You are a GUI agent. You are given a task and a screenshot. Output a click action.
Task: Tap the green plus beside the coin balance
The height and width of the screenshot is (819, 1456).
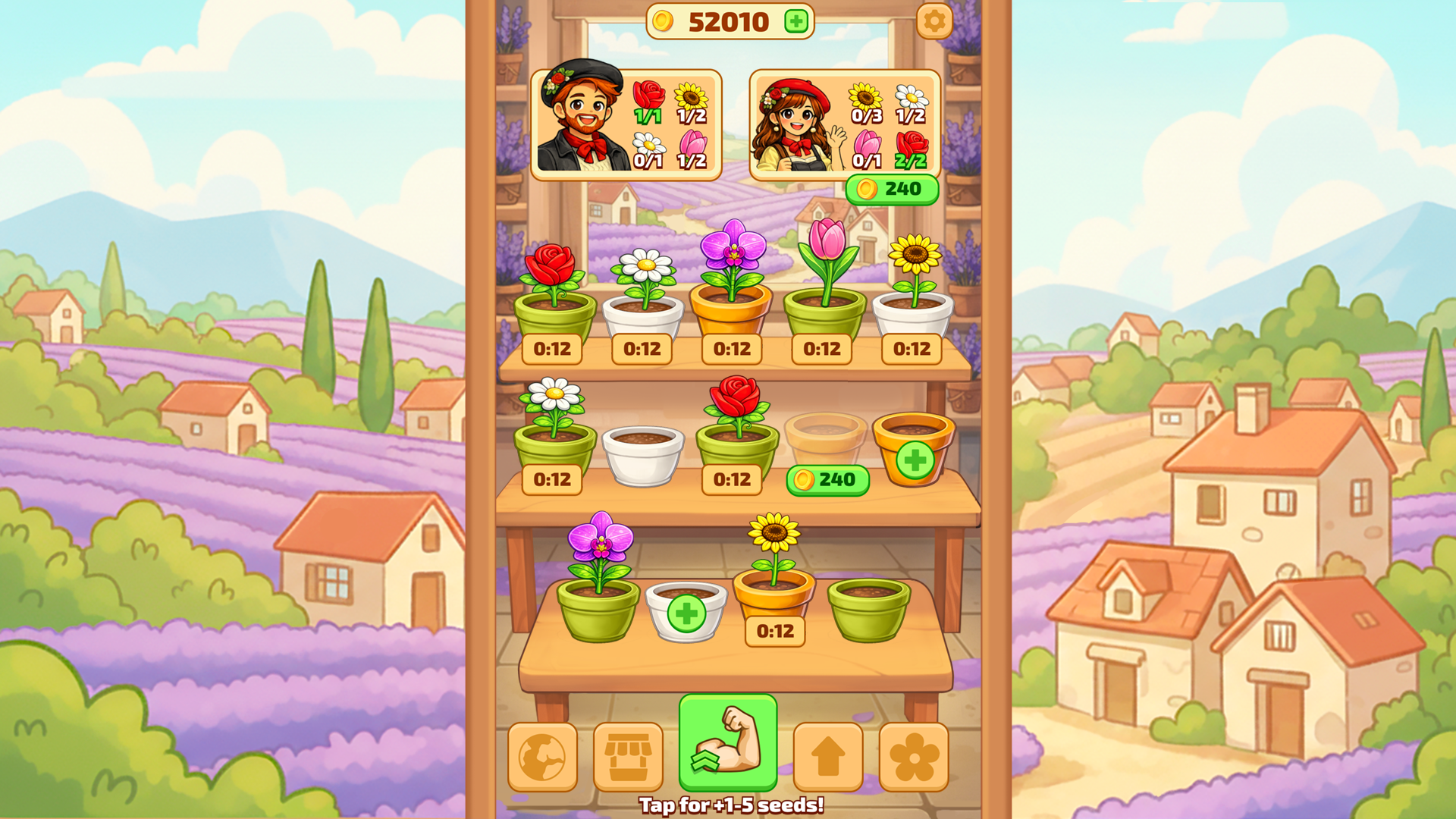(795, 22)
